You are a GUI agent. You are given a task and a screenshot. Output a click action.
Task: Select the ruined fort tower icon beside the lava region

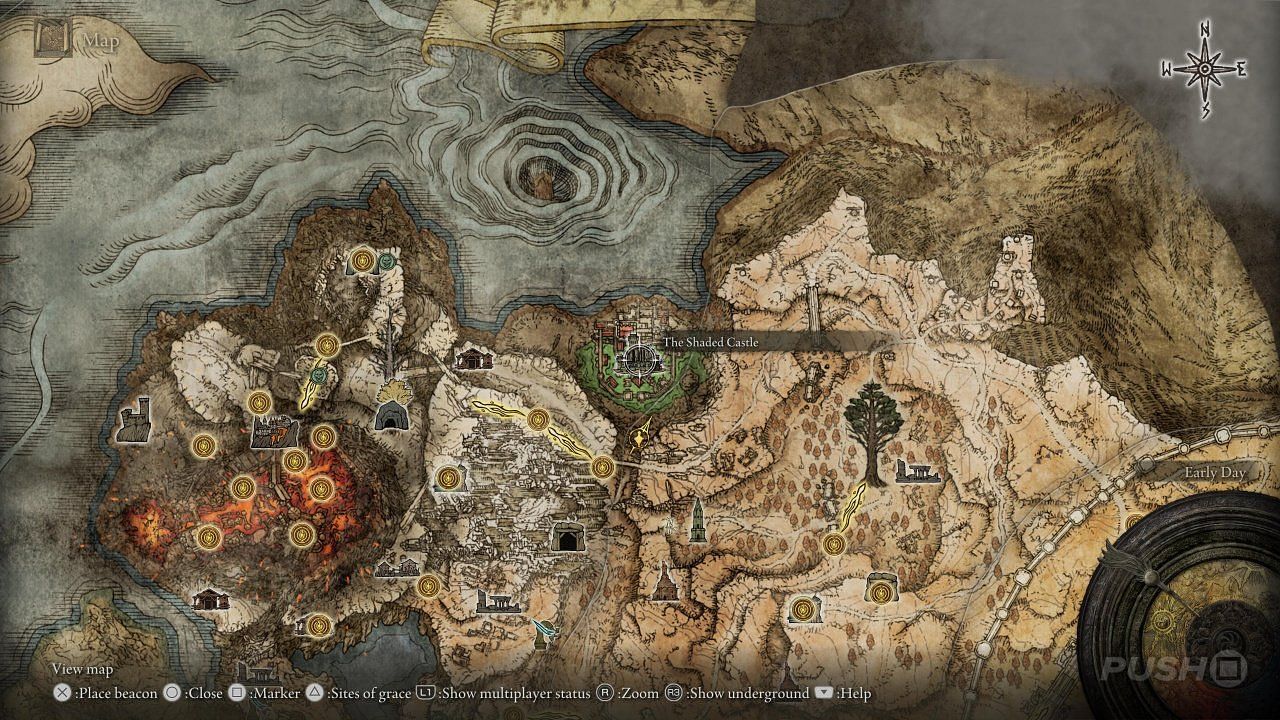tap(135, 421)
